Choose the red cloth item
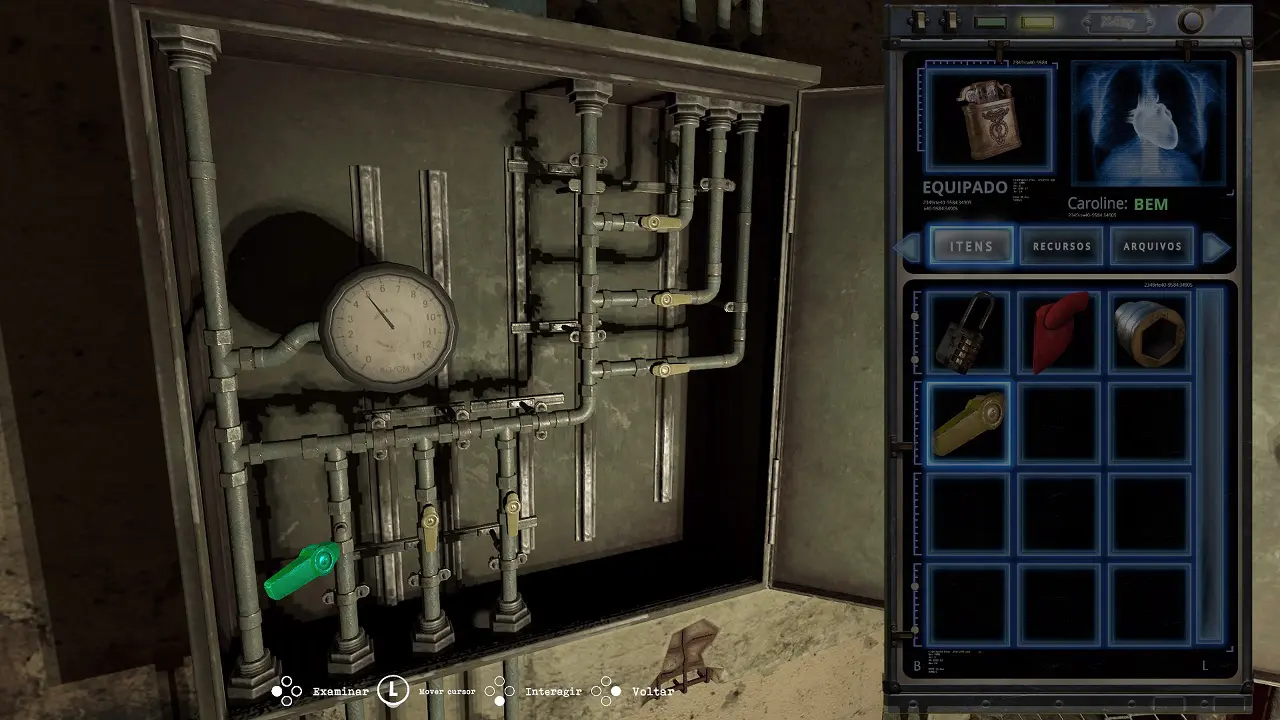Screen dimensions: 1280x720 [1059, 333]
